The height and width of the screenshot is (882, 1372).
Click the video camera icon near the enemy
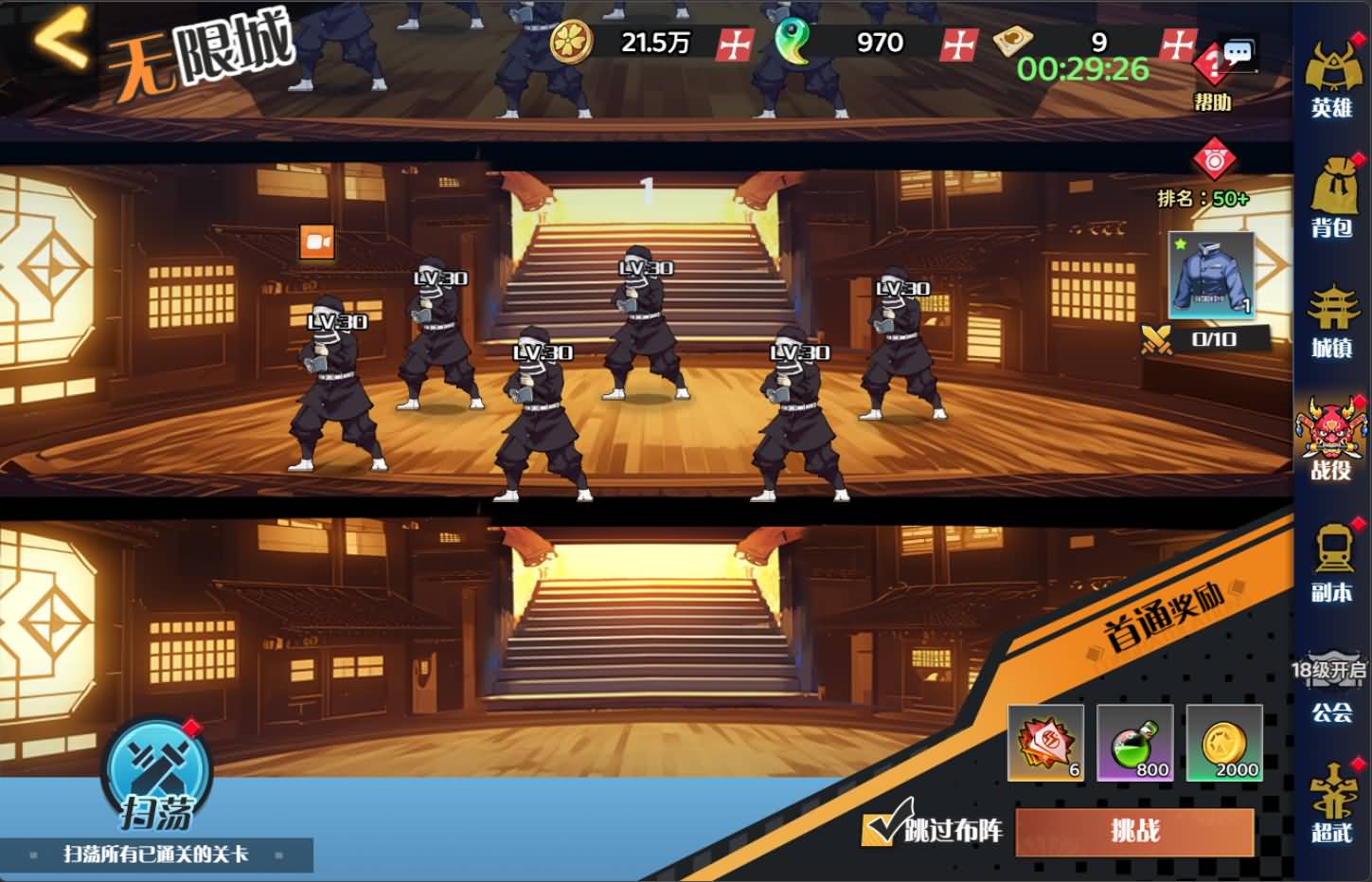[x=317, y=243]
